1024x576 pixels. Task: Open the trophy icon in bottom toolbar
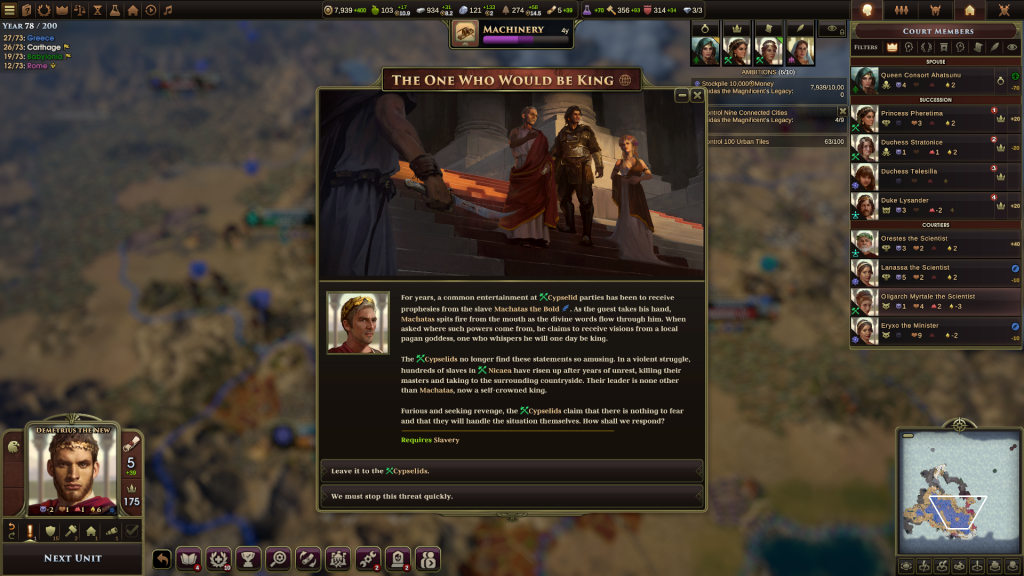250,559
